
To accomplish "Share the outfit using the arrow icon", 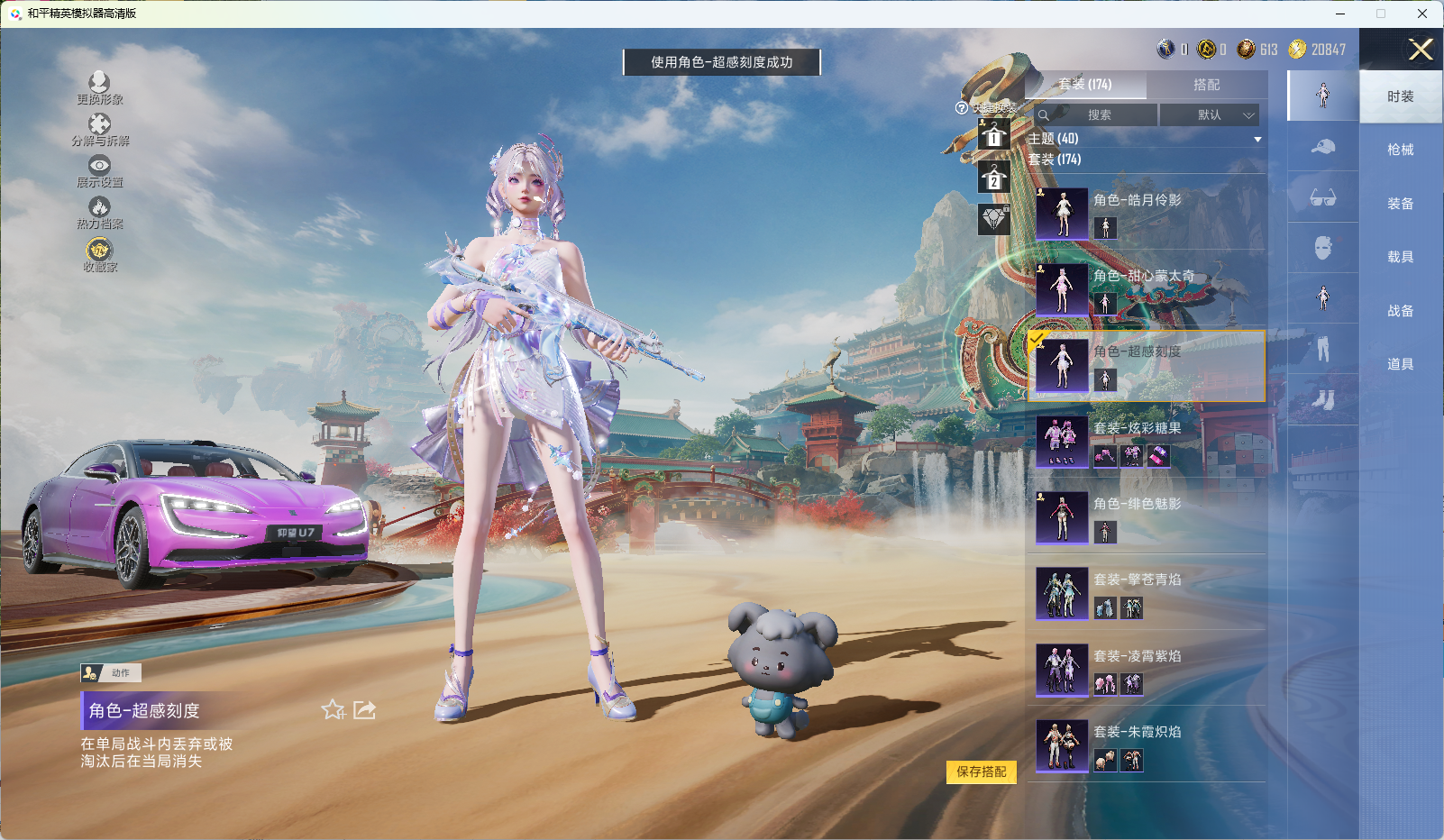I will coord(364,710).
